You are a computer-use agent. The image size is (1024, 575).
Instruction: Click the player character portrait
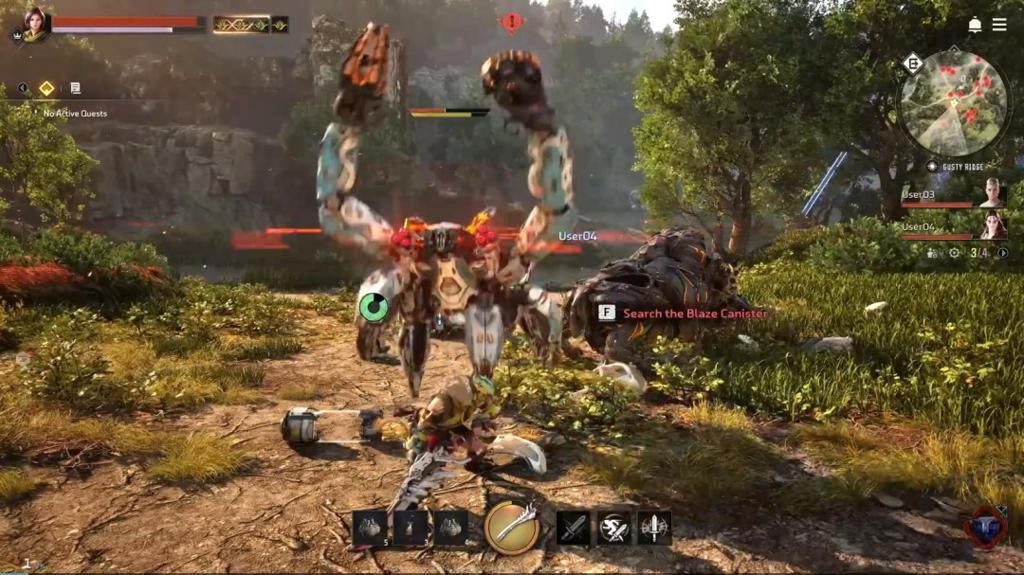(36, 24)
